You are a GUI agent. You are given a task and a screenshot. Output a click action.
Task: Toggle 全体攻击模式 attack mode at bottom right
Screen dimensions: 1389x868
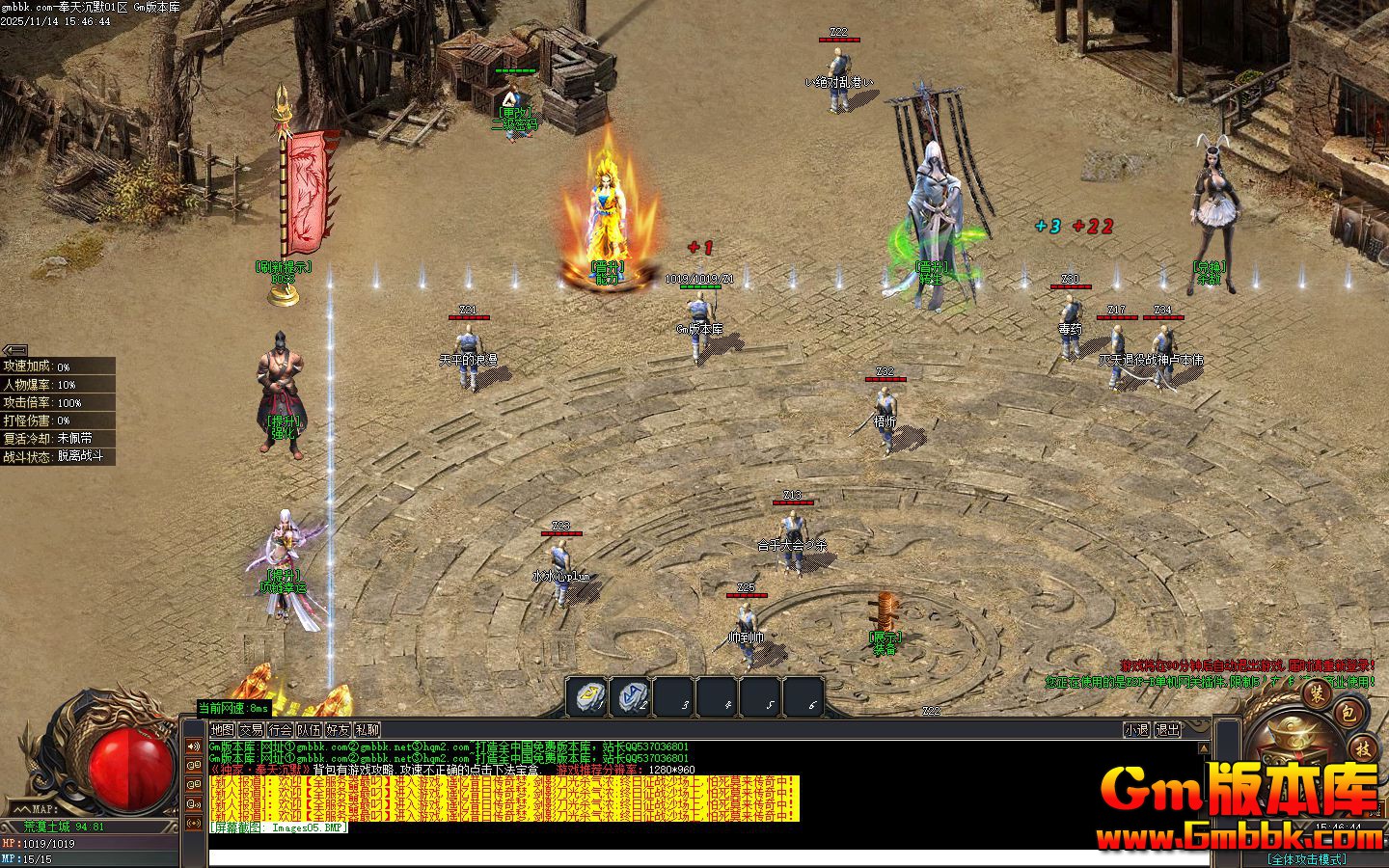(x=1308, y=858)
